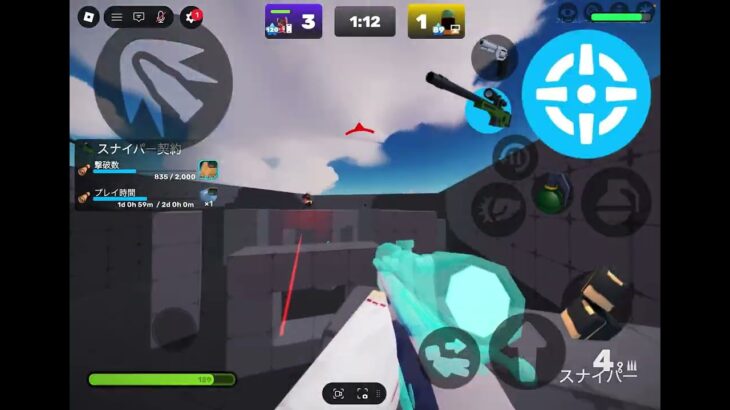
Task: Open the Roblox logo menu
Action: tap(89, 16)
